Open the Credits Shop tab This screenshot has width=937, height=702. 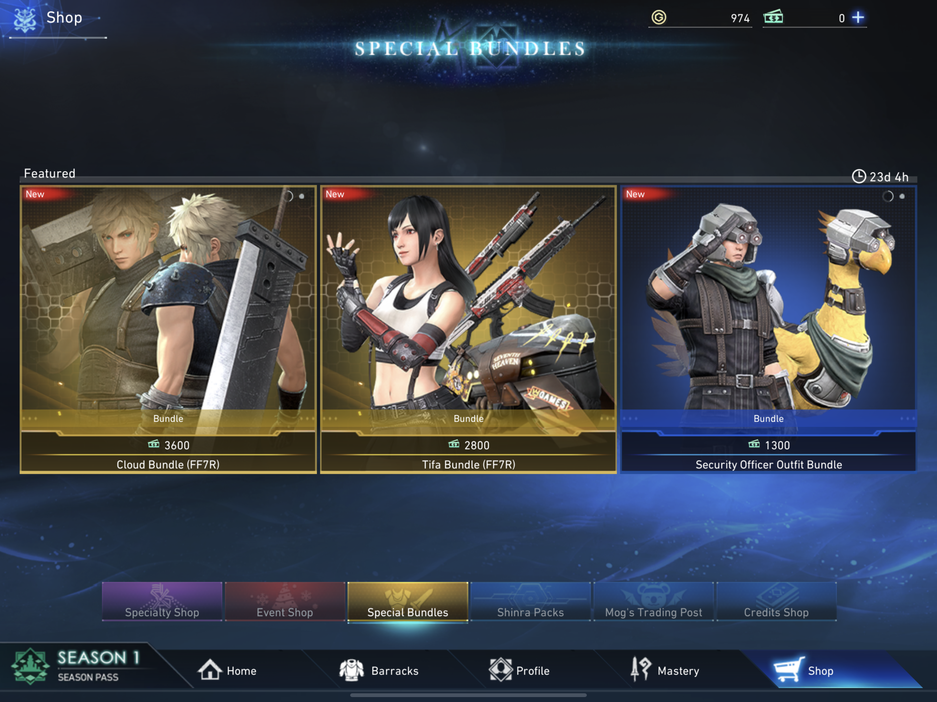(x=777, y=602)
